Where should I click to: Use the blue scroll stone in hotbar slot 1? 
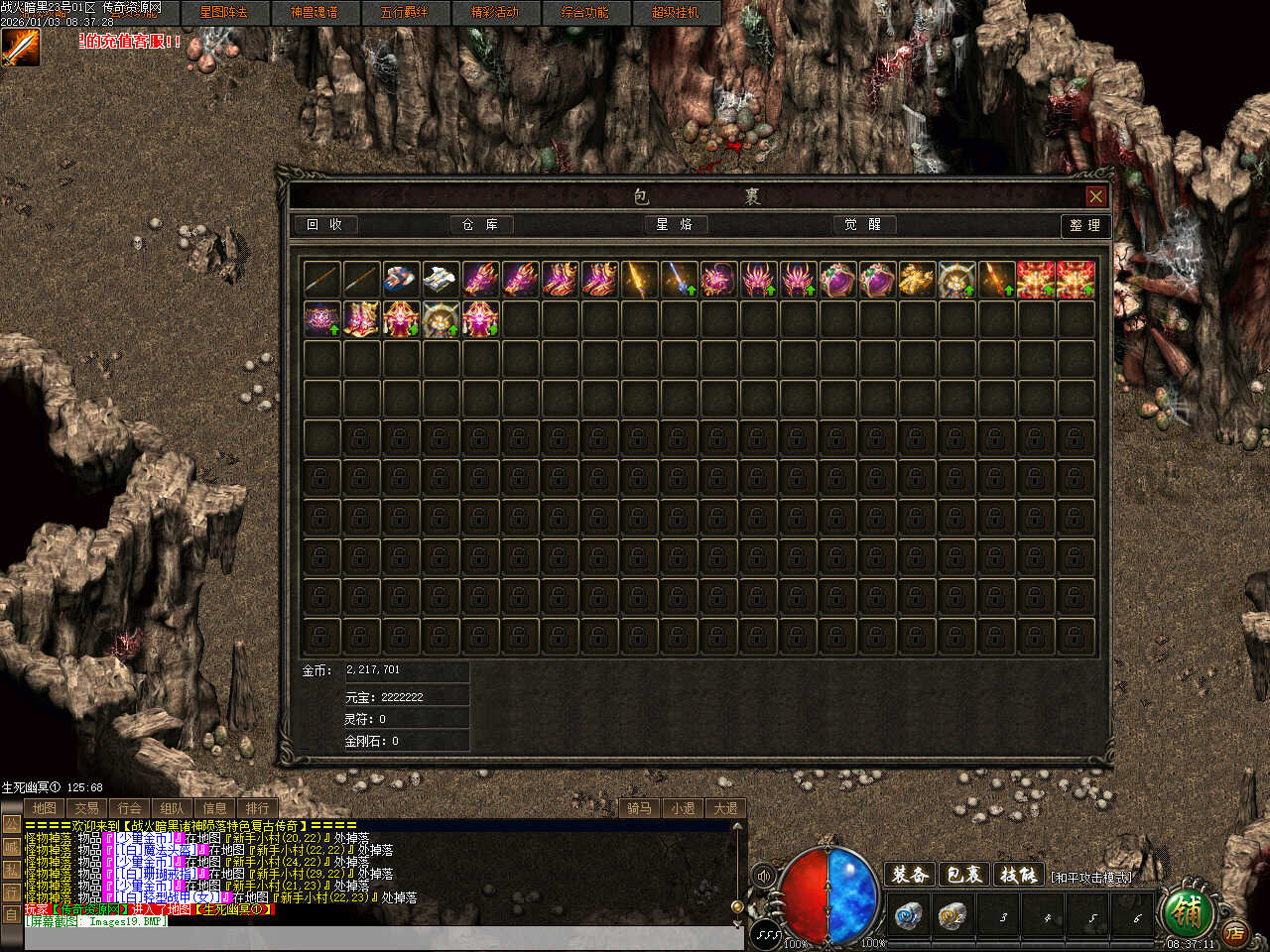point(907,916)
